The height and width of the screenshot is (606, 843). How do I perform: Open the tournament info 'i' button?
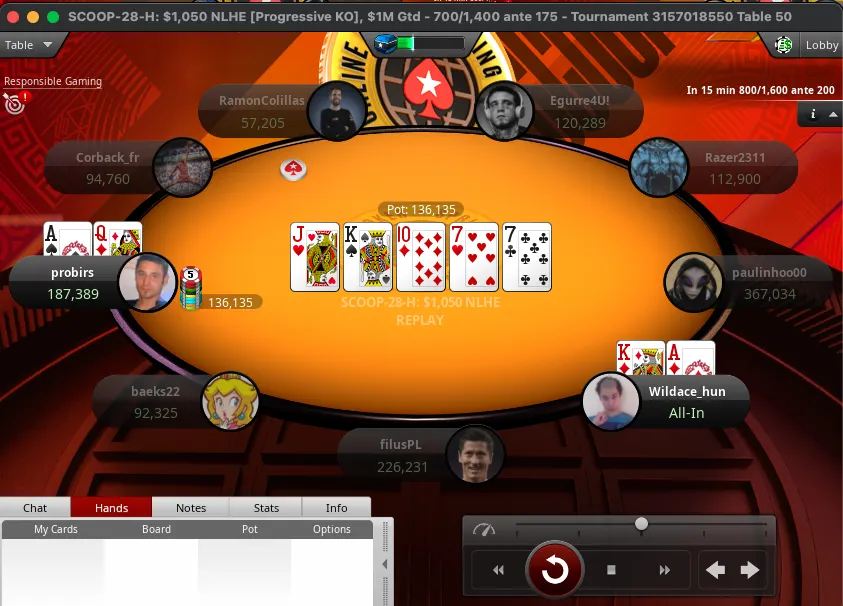click(813, 114)
